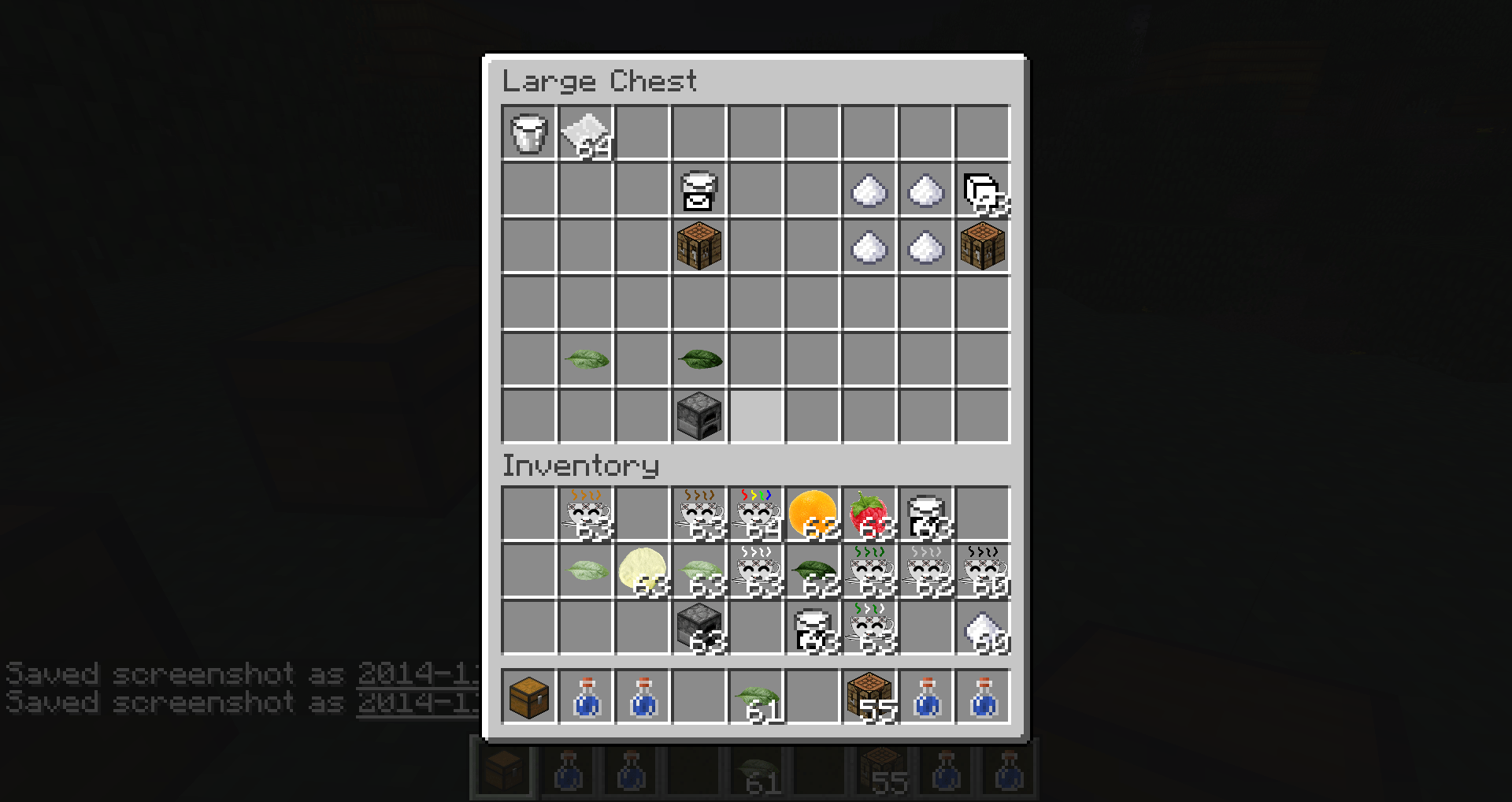Grab the orange fruit in the inventory
1512x802 pixels.
click(x=813, y=514)
